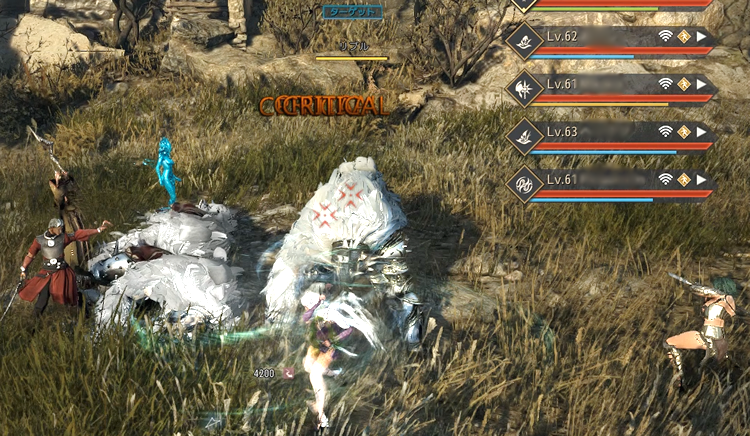Open the arrow on the Lv.63 party row

point(702,131)
